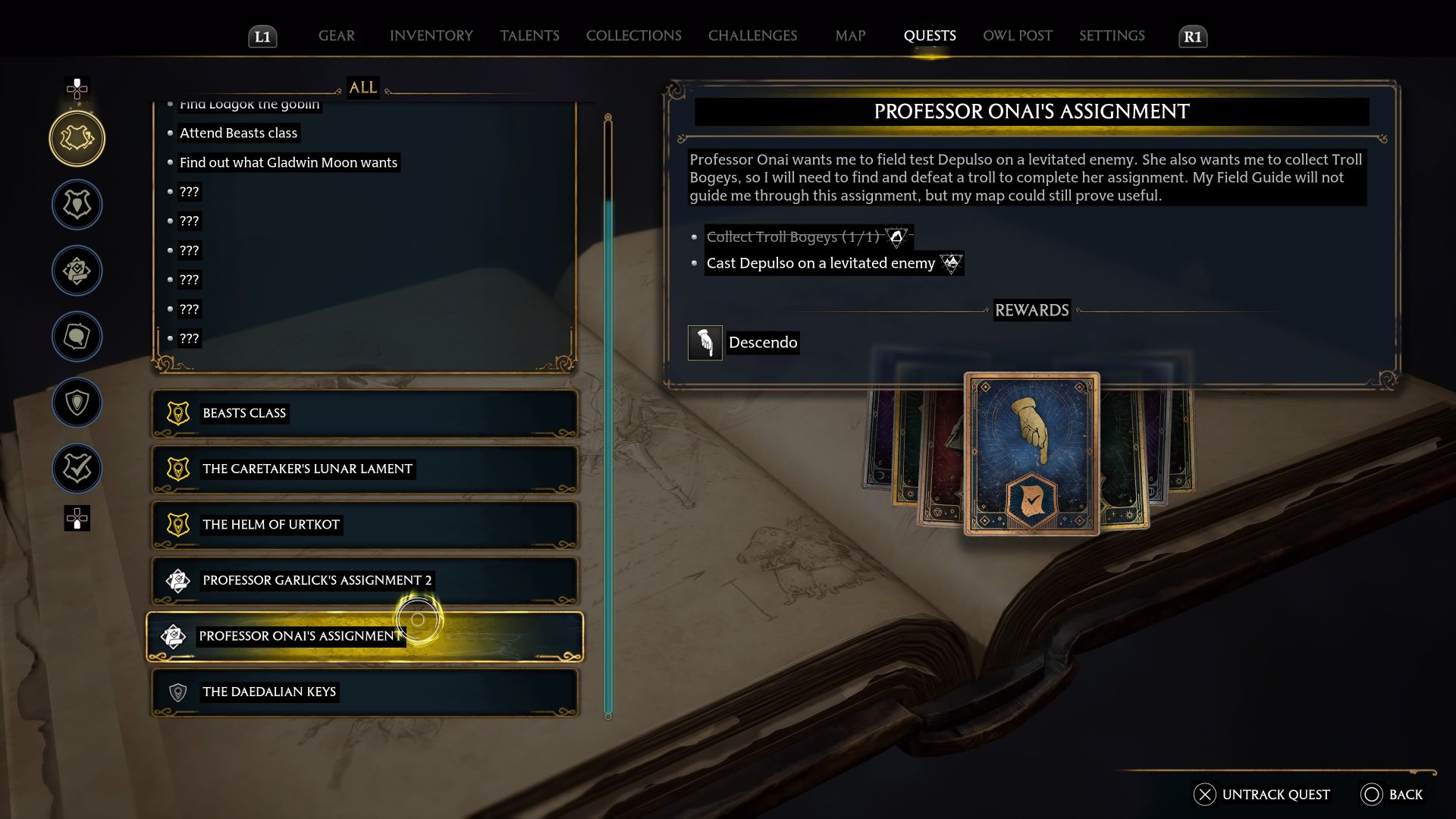This screenshot has width=1456, height=819.
Task: Select the main quests filter icon
Action: click(x=77, y=205)
